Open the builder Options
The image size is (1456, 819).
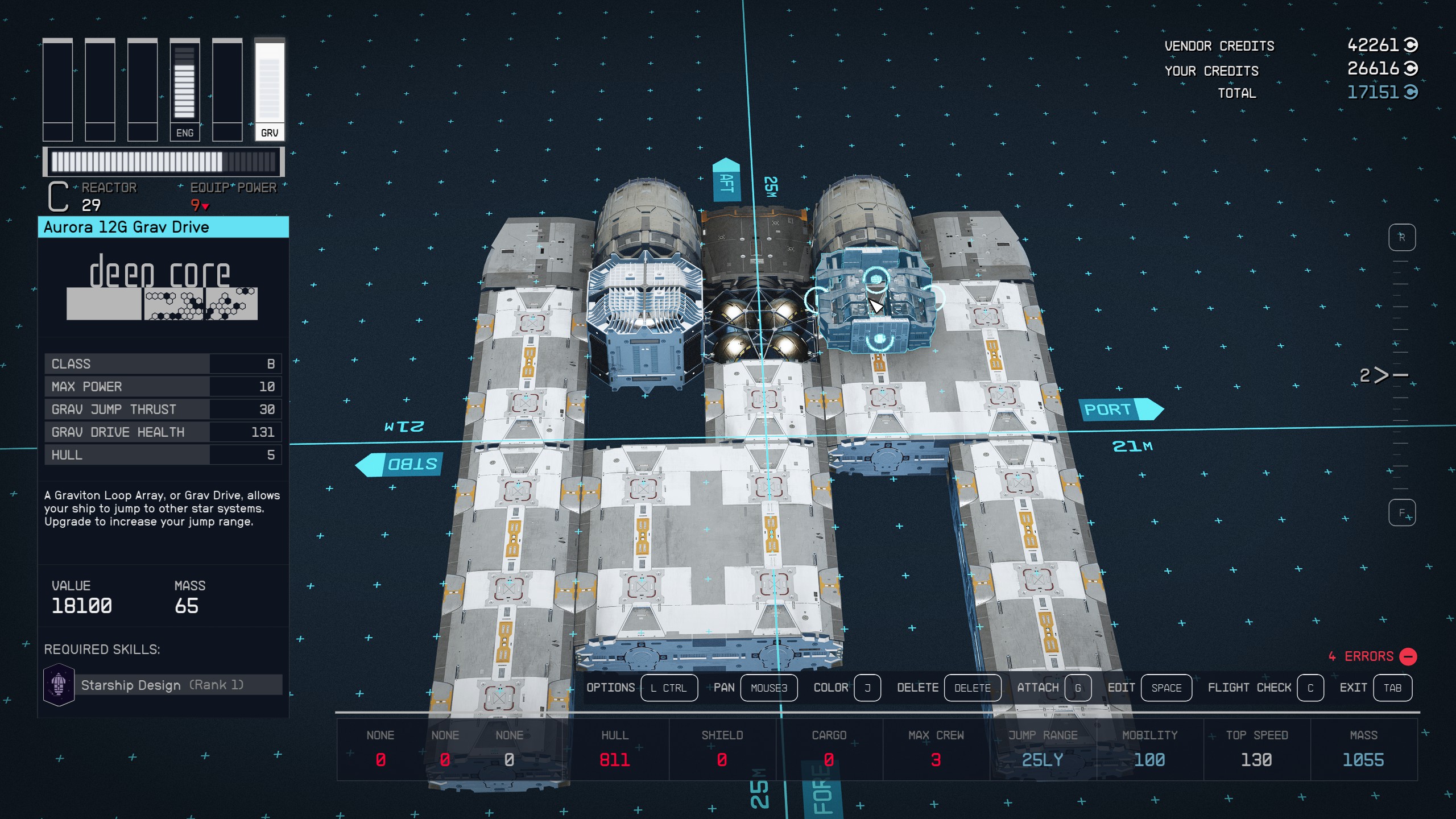[668, 688]
